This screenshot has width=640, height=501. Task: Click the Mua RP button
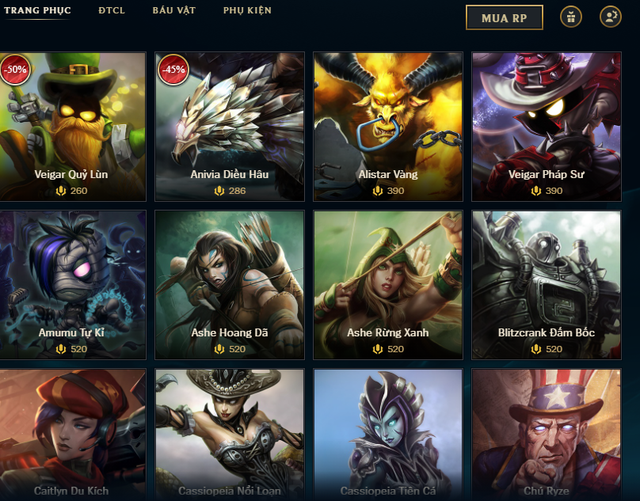[x=504, y=17]
